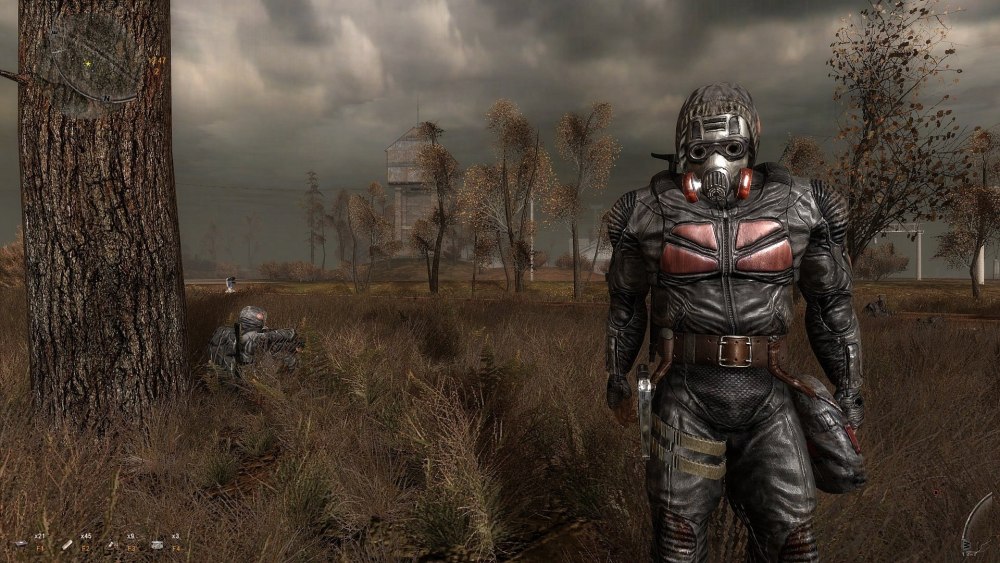Use the F4 quick slot item with x3 count
This screenshot has height=563, width=1000.
pyautogui.click(x=158, y=544)
